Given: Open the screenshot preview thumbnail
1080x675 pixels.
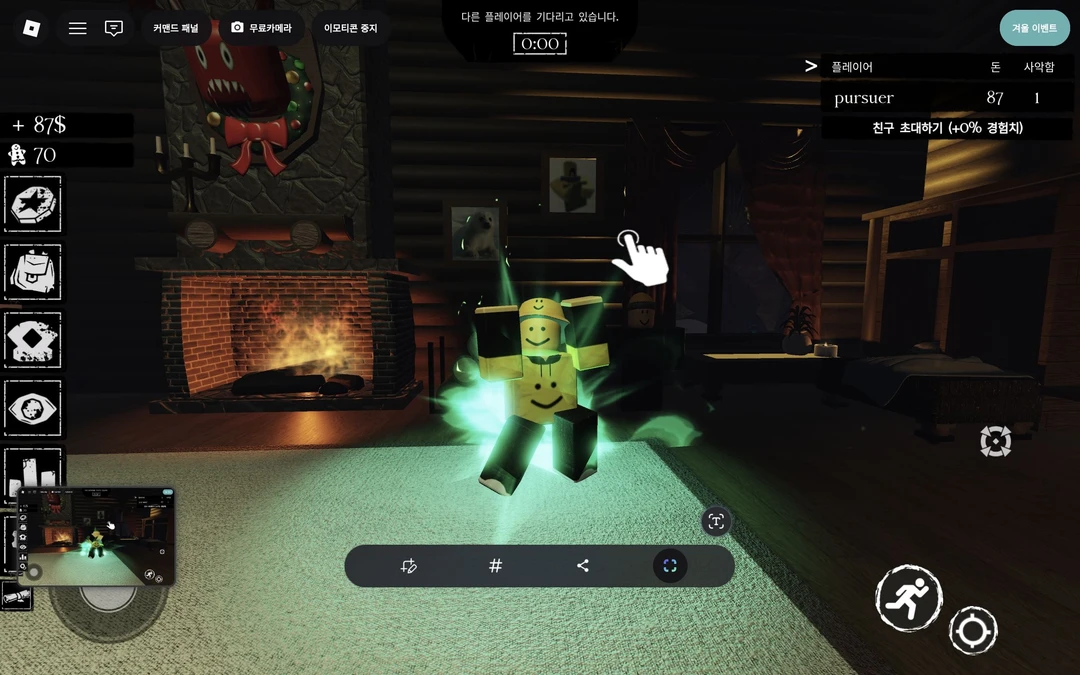Looking at the screenshot, I should (x=97, y=536).
